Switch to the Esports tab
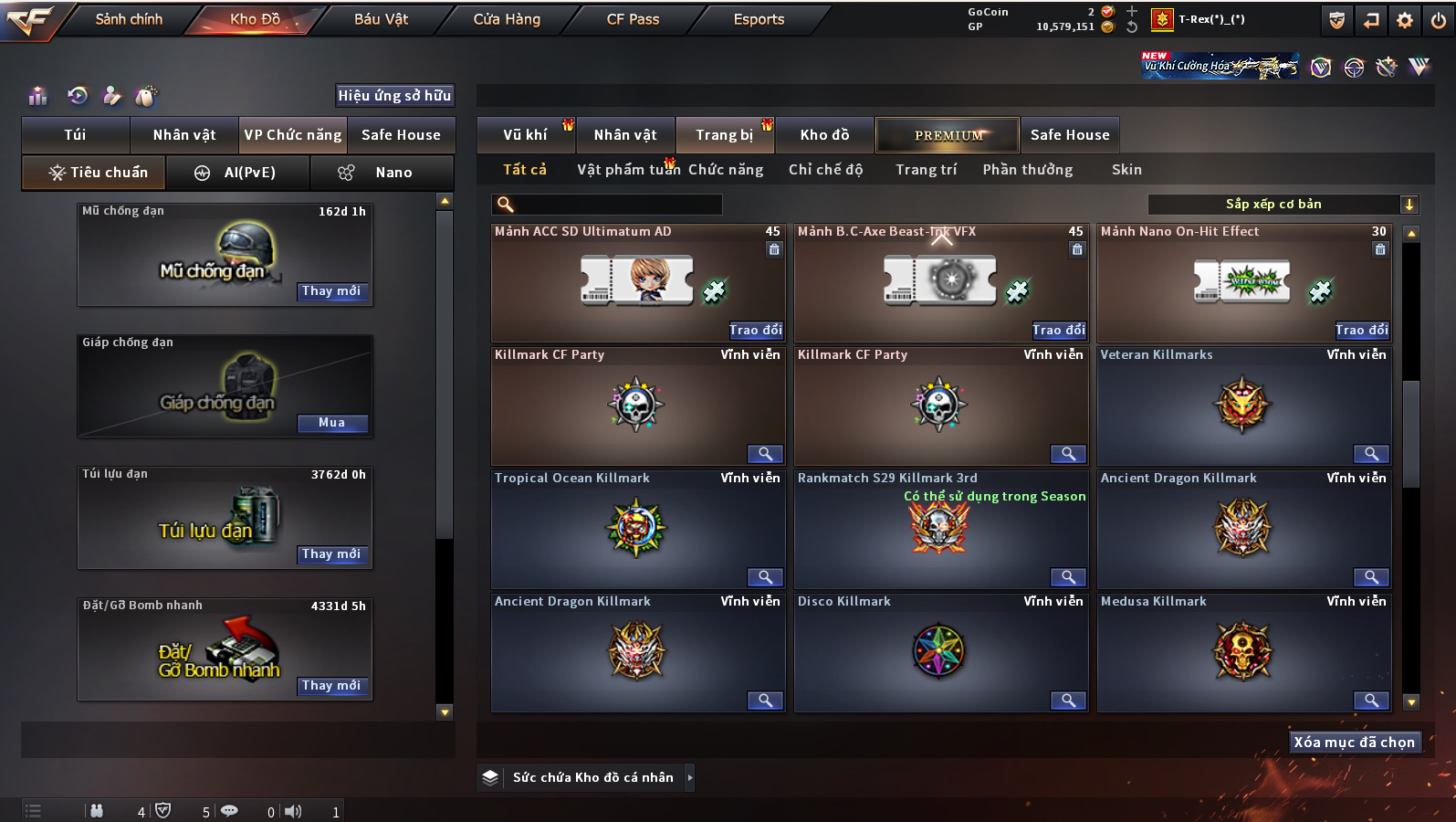Screen dimensions: 1456x822 759,19
